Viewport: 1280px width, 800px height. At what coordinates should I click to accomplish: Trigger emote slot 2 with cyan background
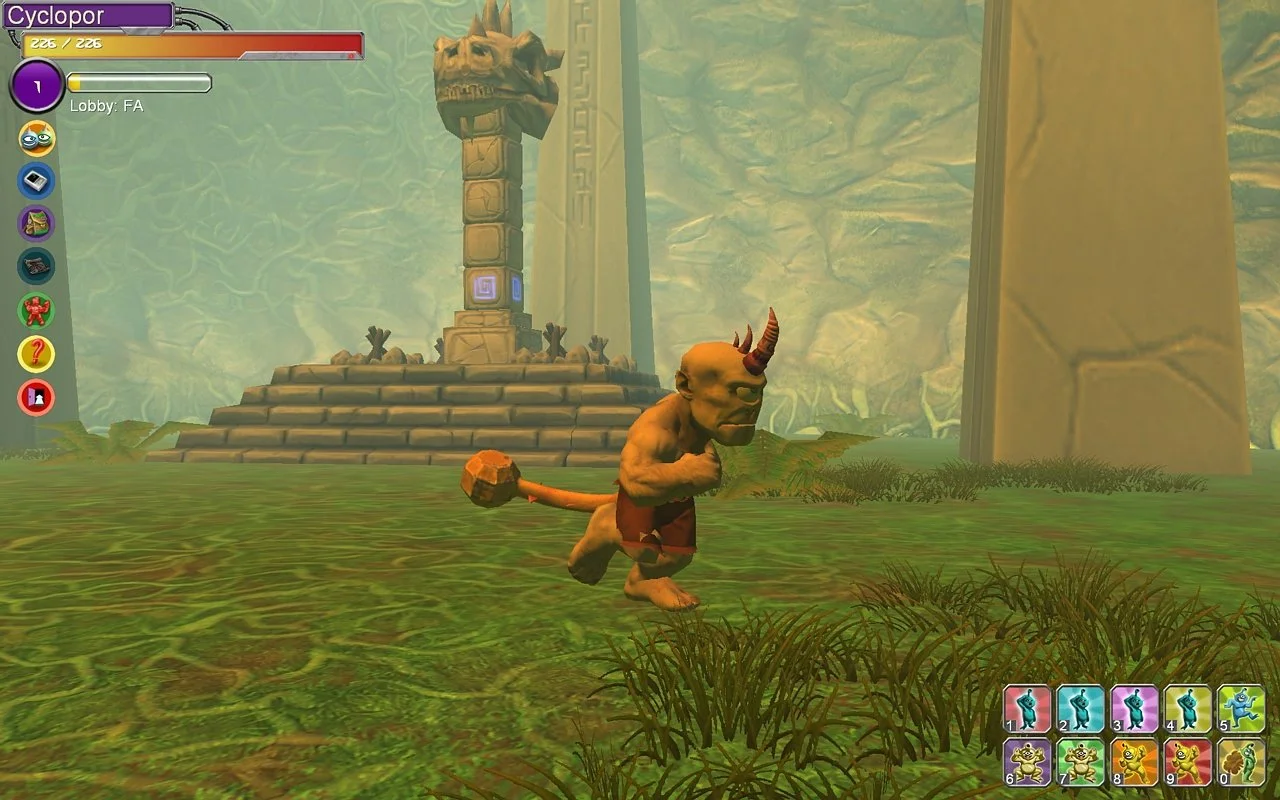pyautogui.click(x=1081, y=709)
